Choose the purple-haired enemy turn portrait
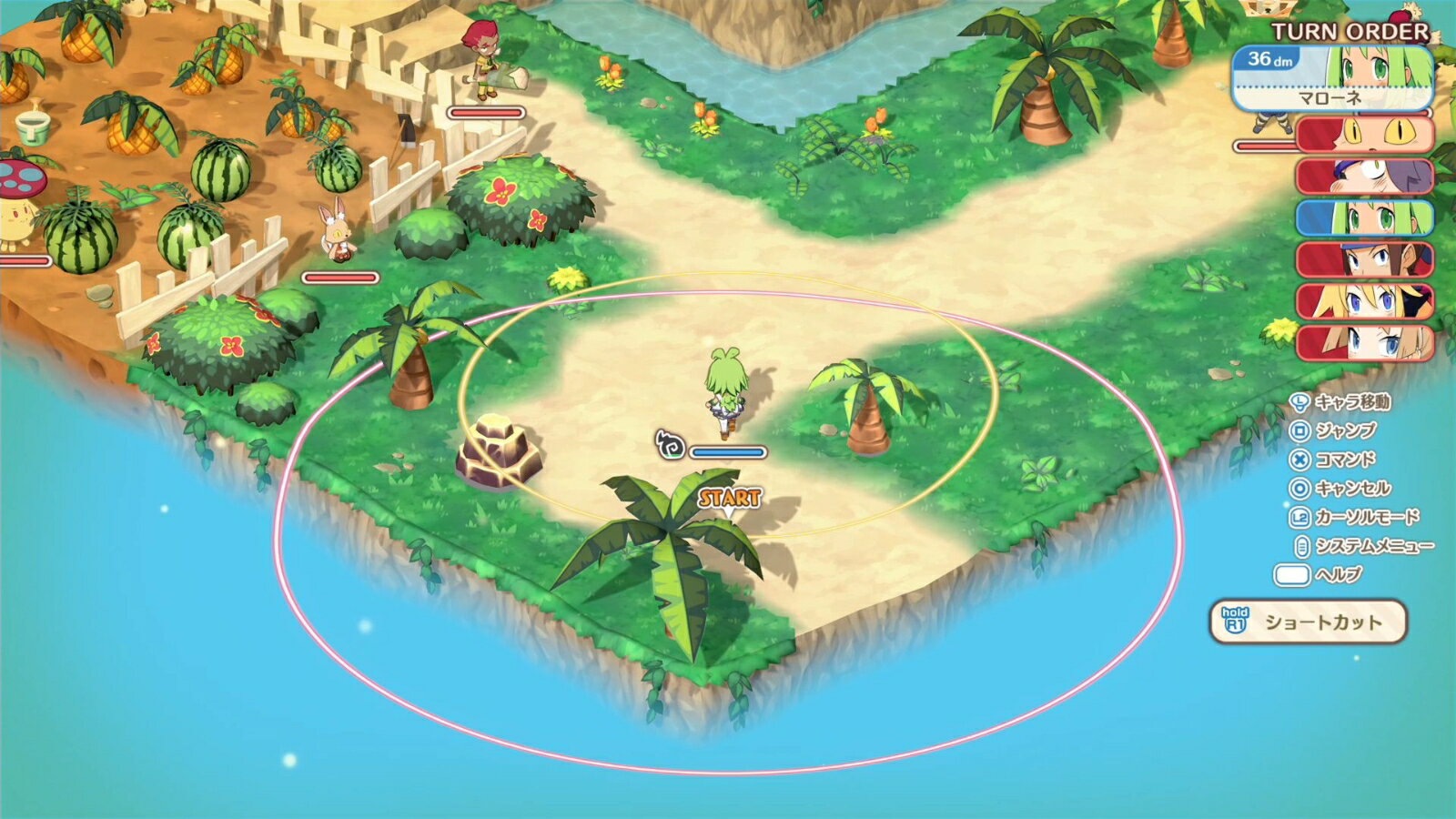The image size is (1456, 819). pos(1364,176)
